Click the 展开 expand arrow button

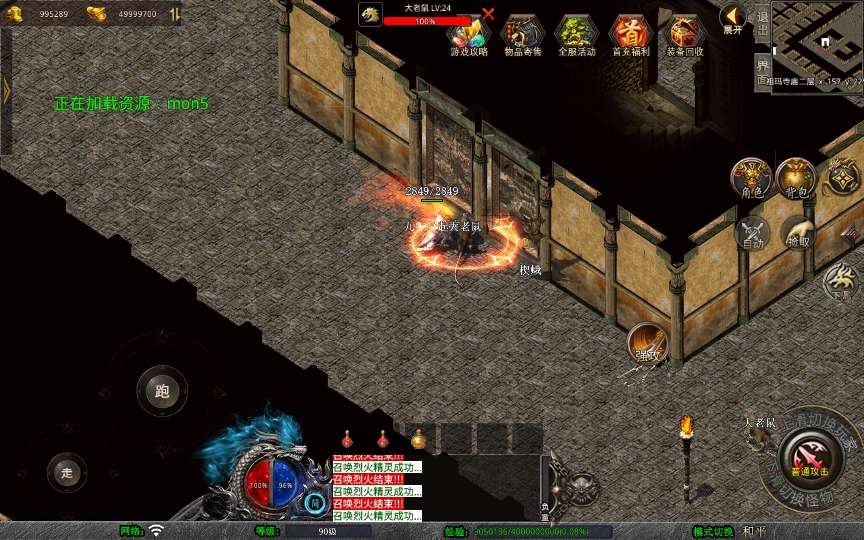tap(733, 18)
